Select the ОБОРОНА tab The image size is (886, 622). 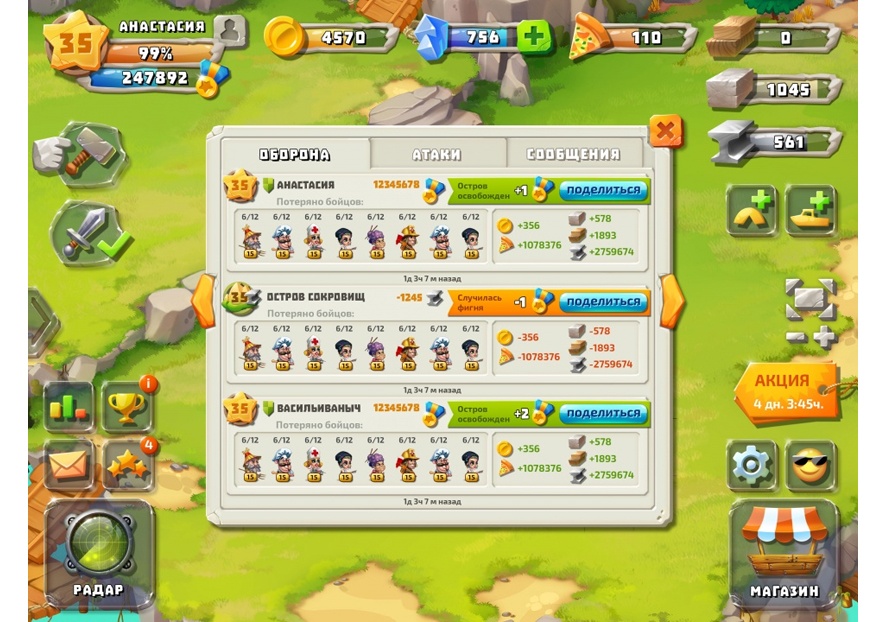point(295,154)
